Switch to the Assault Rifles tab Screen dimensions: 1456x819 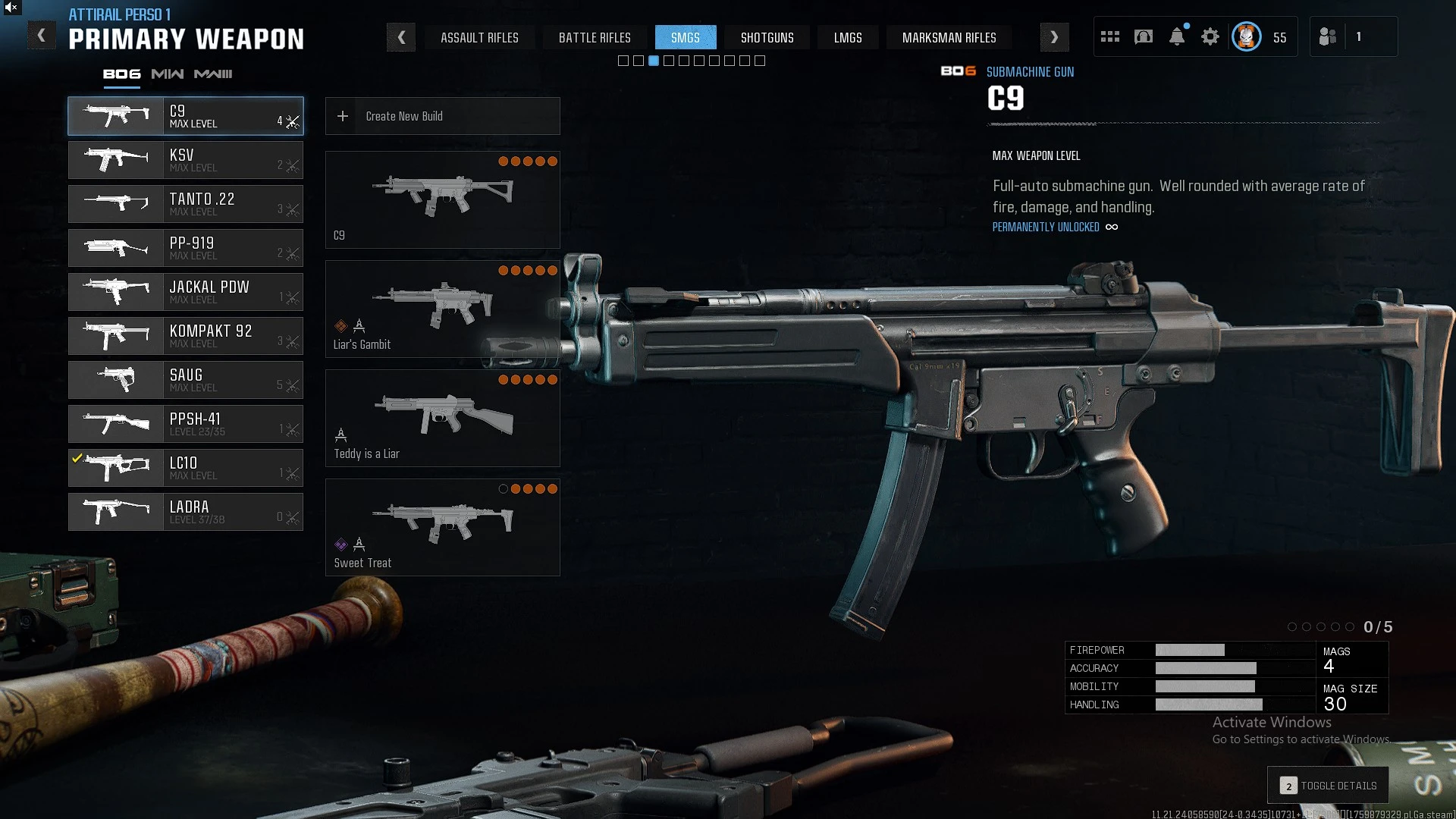point(479,37)
